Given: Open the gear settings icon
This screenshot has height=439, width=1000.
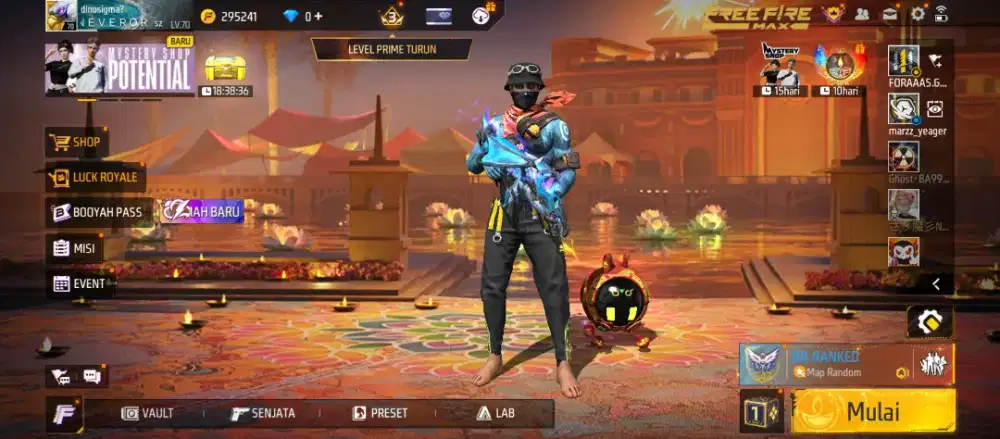Looking at the screenshot, I should tap(917, 14).
